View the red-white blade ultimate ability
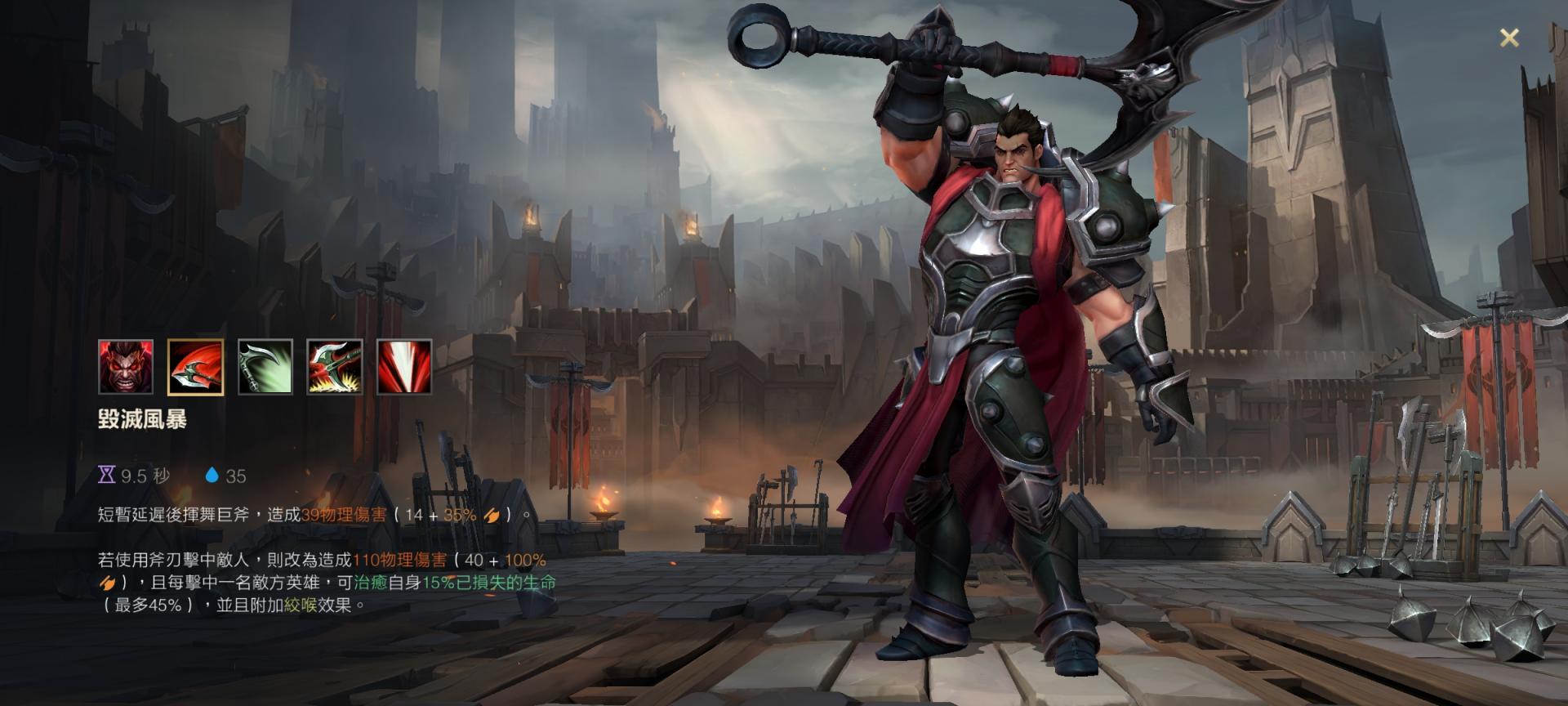 404,367
